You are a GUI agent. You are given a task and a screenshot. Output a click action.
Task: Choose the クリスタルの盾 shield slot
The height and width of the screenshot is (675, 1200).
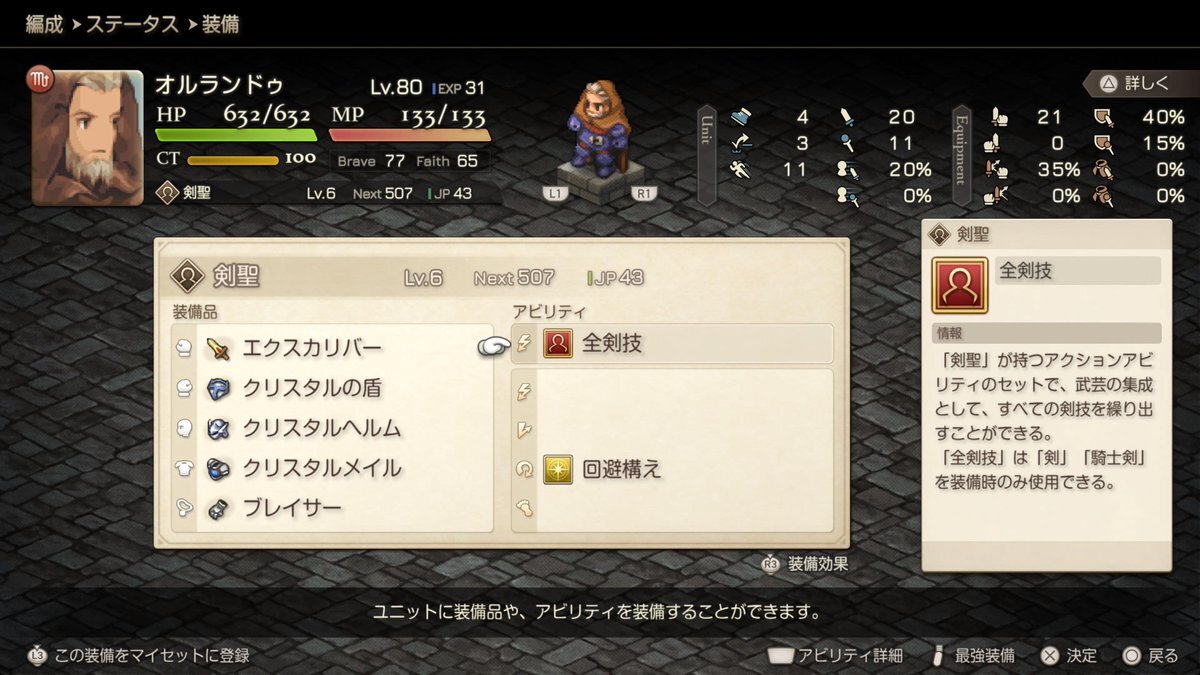[x=312, y=388]
